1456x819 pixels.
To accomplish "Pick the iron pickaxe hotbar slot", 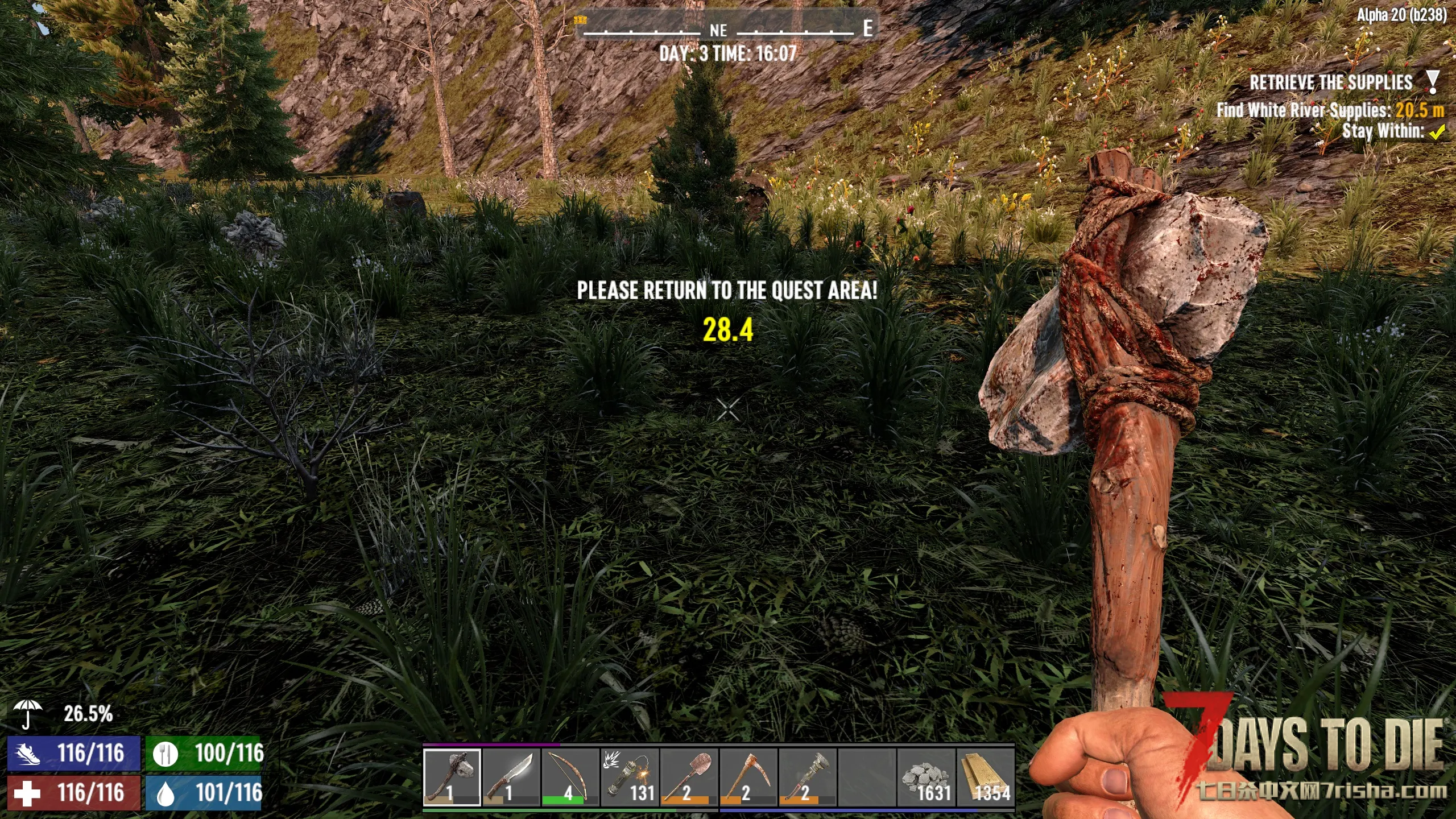I will (x=748, y=777).
